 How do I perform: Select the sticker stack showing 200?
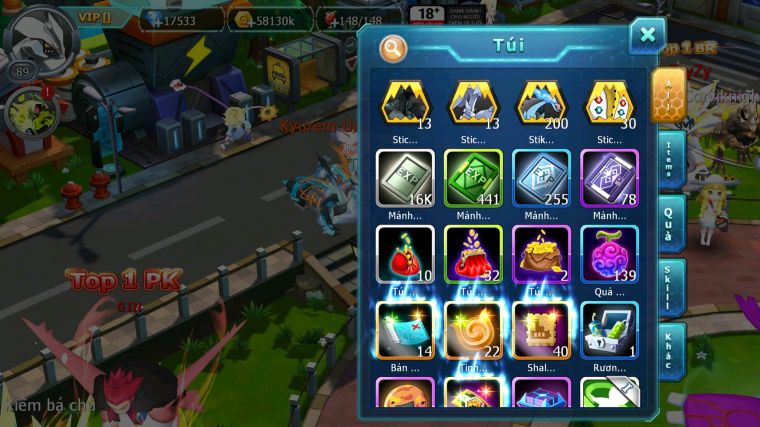pos(541,105)
